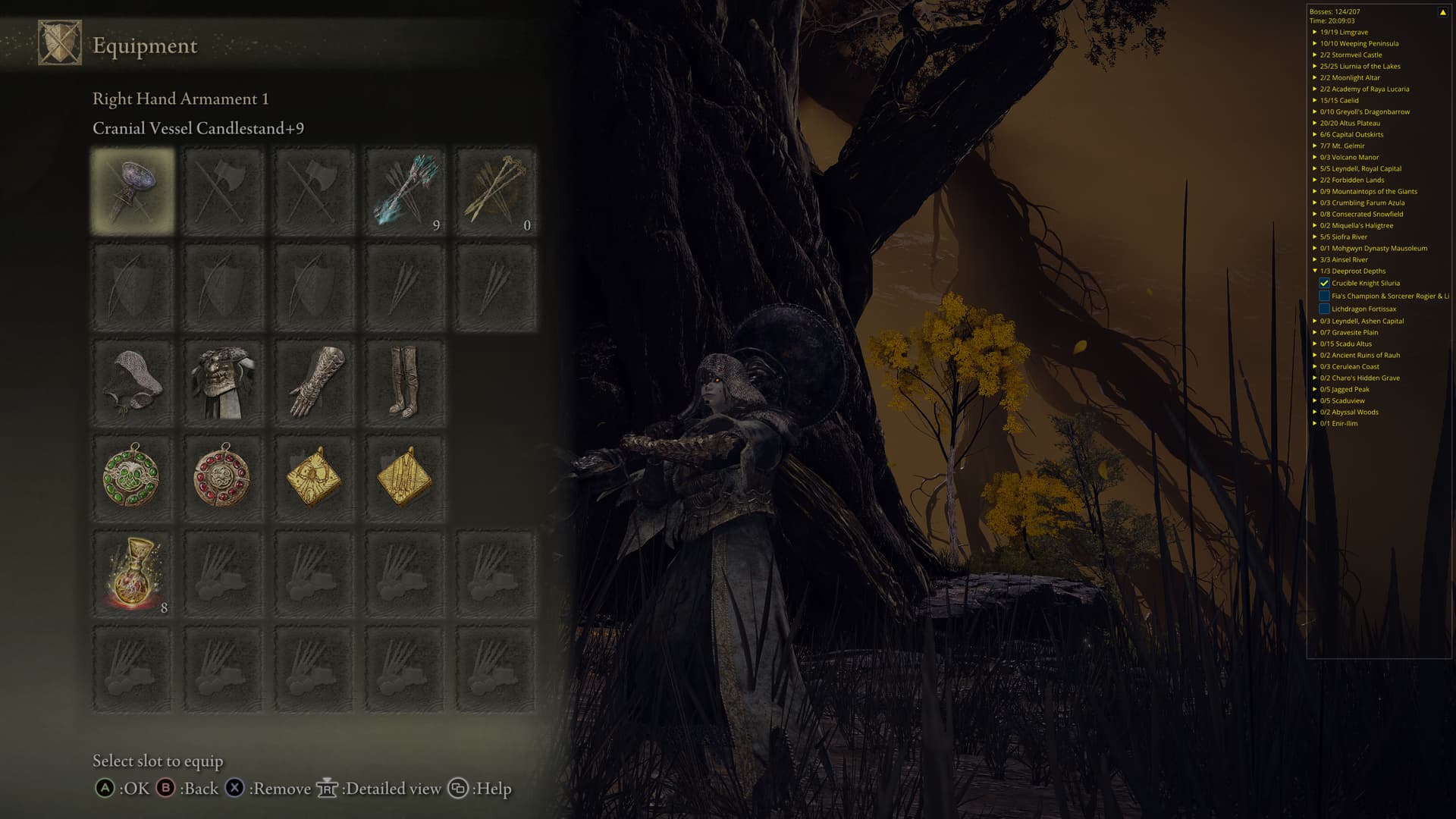Select the red jeweled medallion talisman slot
The image size is (1456, 819).
coord(223,478)
